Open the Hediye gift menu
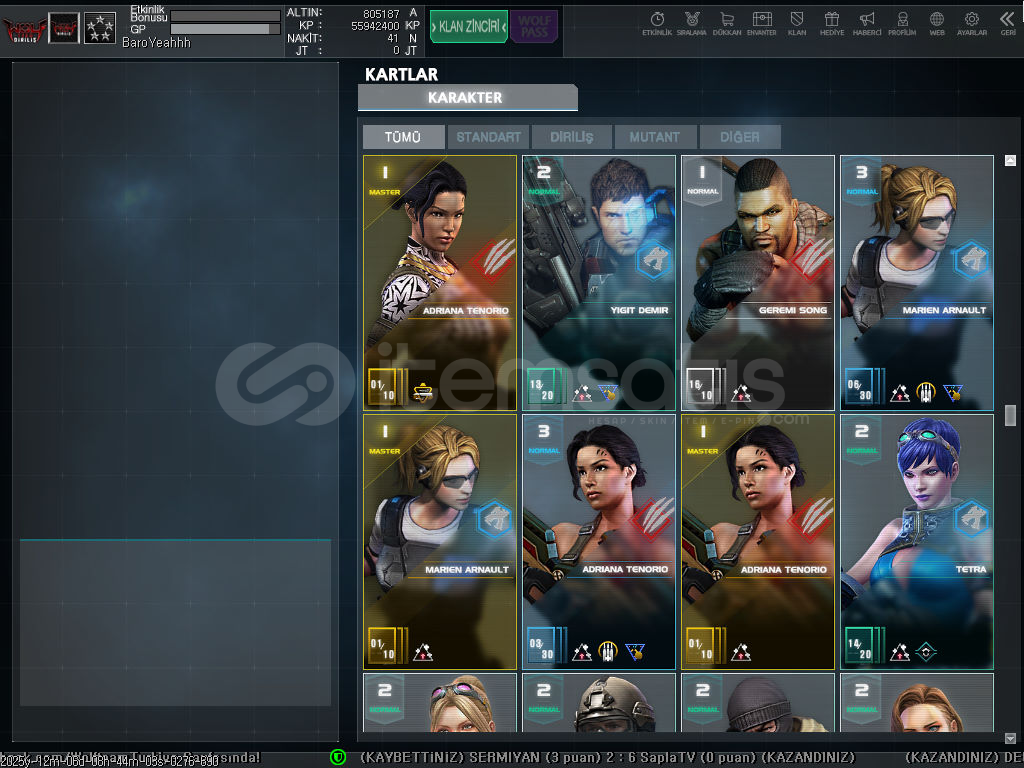 [x=831, y=23]
